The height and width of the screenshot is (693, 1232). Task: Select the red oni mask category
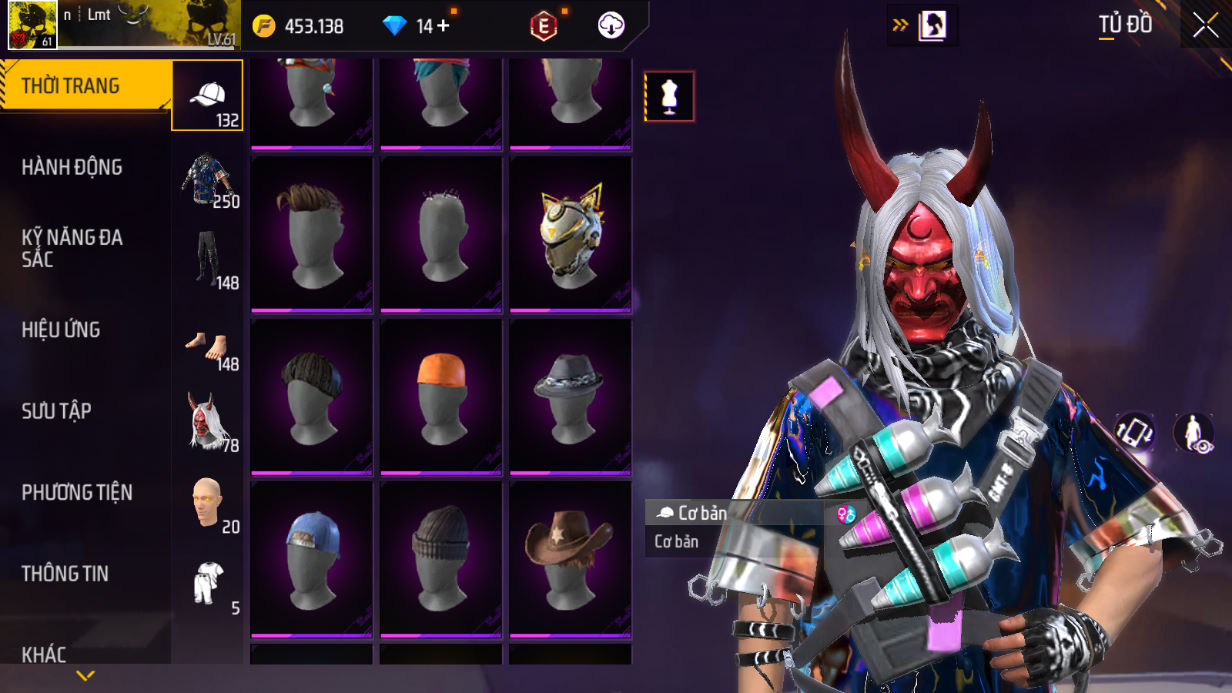tap(207, 422)
